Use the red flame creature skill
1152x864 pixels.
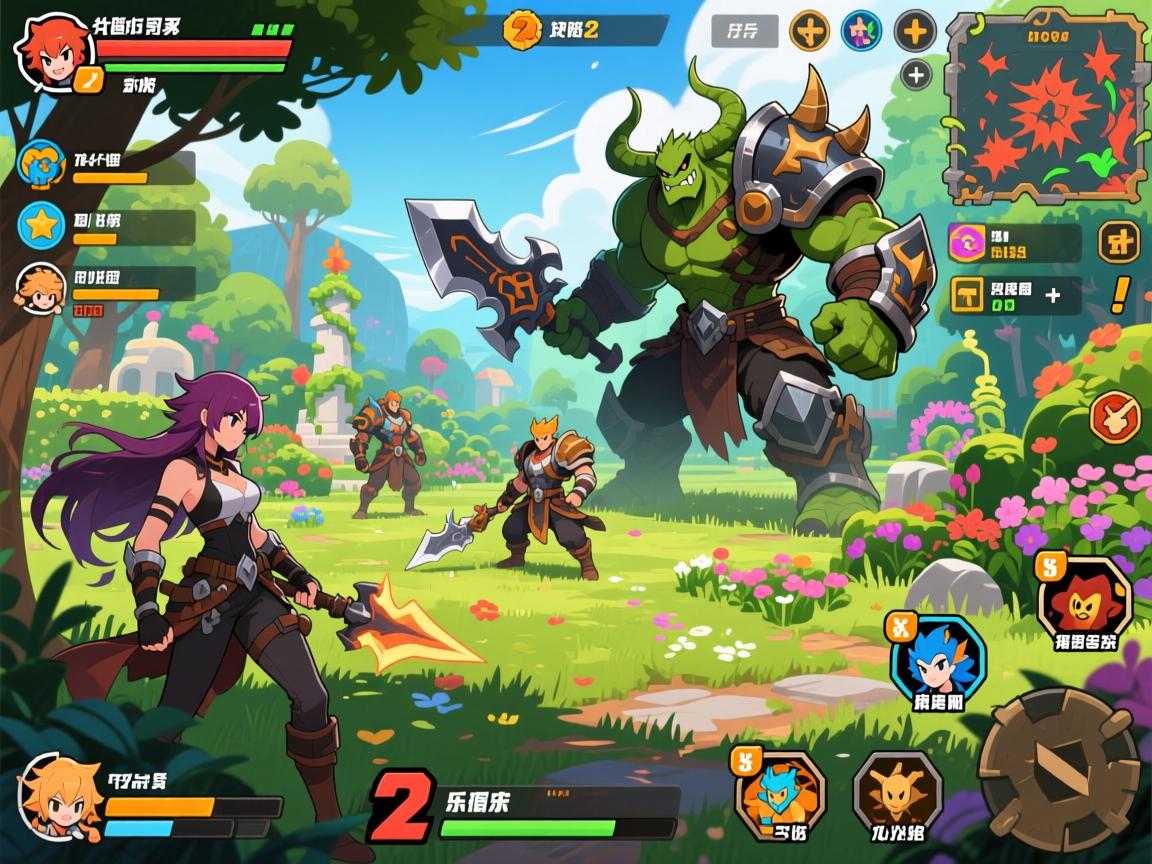[x=1084, y=601]
